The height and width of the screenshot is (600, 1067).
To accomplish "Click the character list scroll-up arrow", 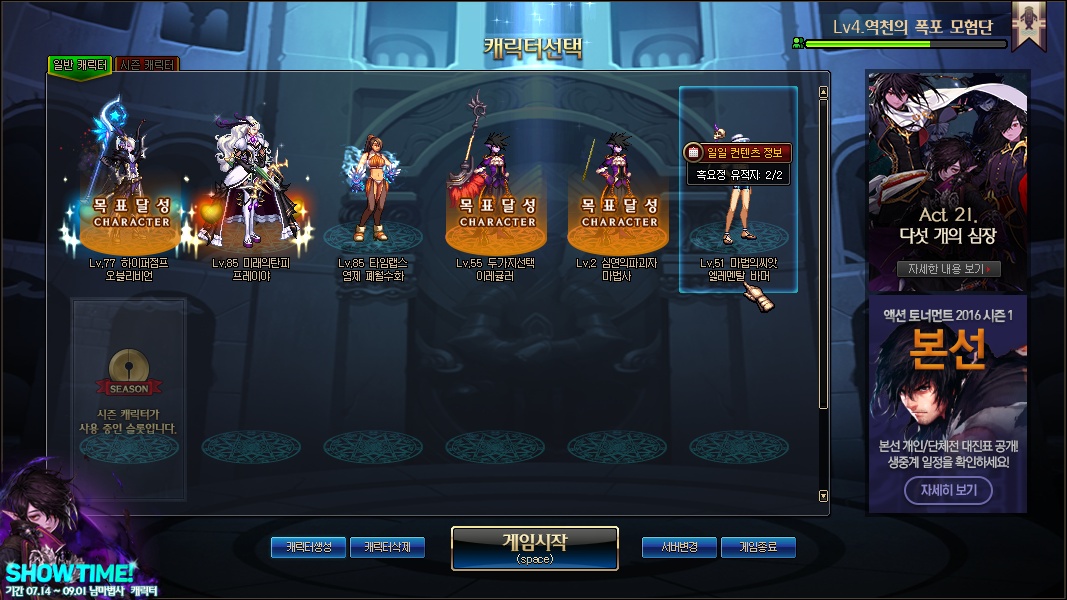I will [x=823, y=93].
